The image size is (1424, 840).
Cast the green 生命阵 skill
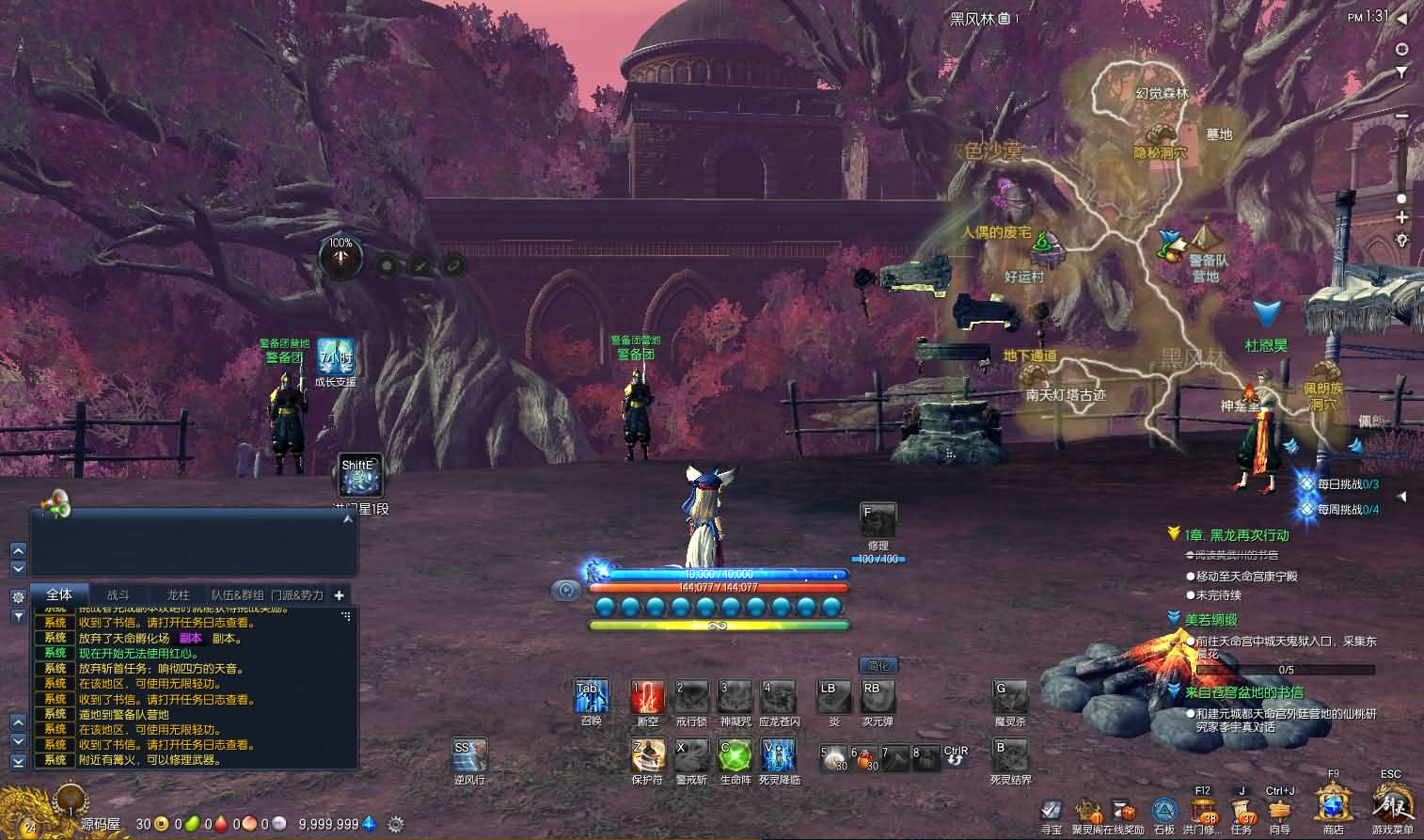click(735, 754)
